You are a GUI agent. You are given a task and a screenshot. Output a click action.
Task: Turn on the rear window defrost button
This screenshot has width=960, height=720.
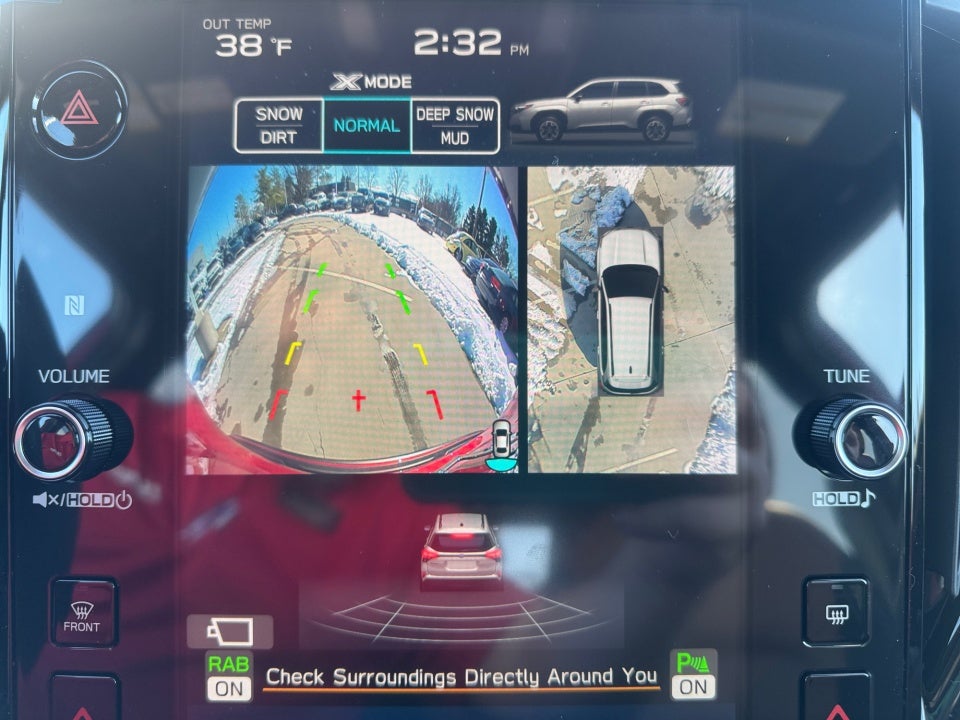pos(838,612)
